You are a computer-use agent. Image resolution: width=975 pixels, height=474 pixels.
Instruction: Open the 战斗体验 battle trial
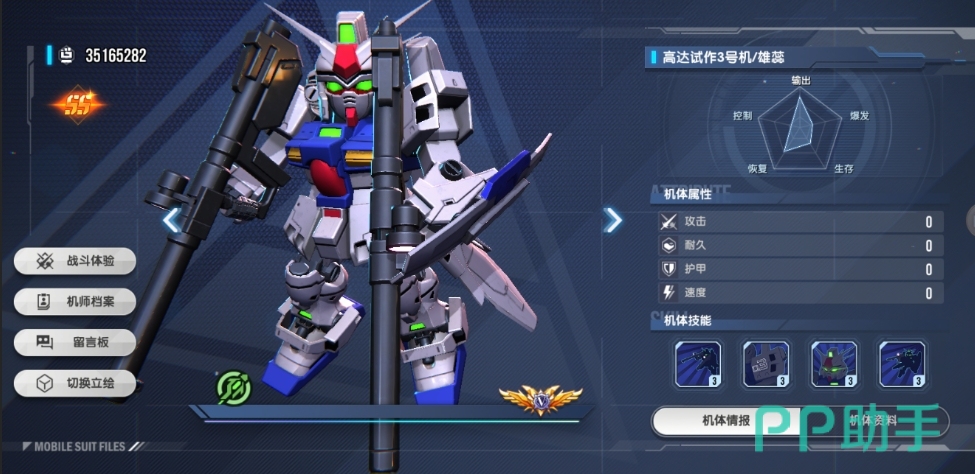[73, 261]
